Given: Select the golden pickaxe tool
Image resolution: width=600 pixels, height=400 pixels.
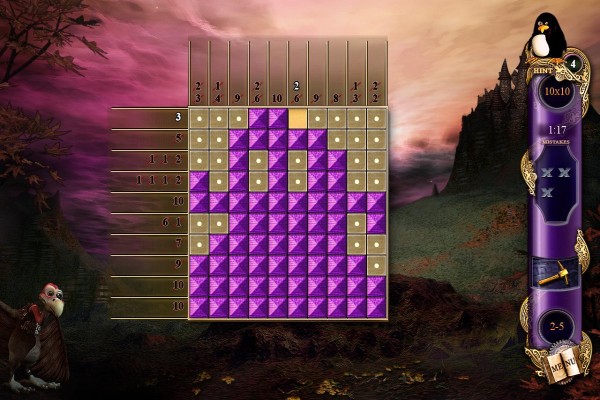Looking at the screenshot, I should click(x=552, y=272).
